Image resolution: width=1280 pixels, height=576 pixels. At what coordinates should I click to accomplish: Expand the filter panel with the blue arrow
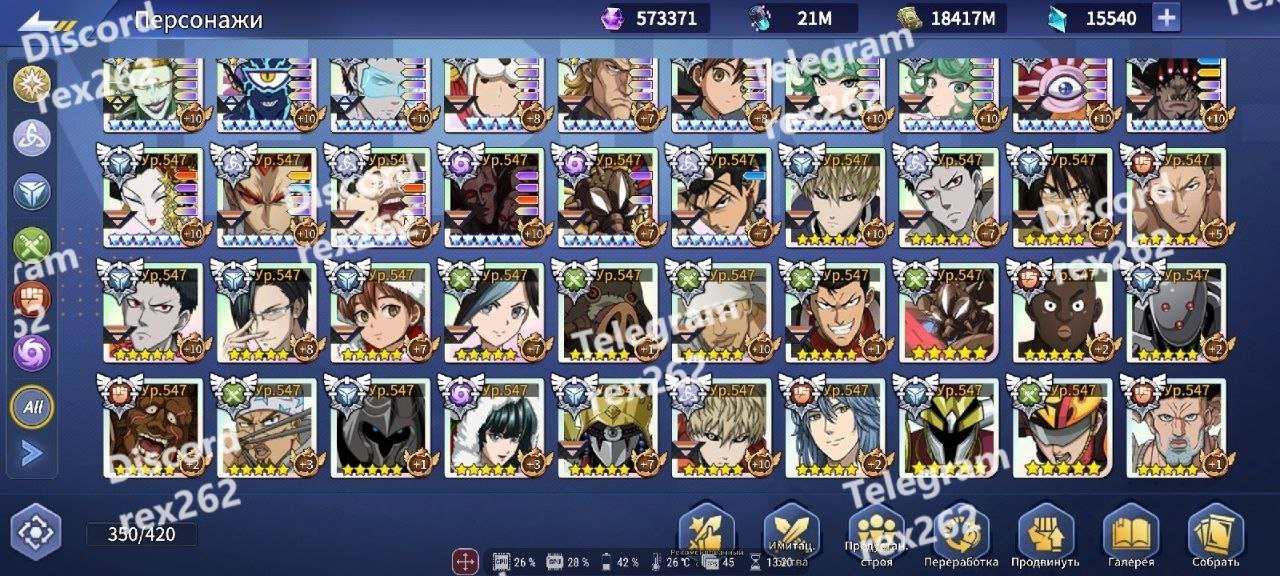click(31, 453)
